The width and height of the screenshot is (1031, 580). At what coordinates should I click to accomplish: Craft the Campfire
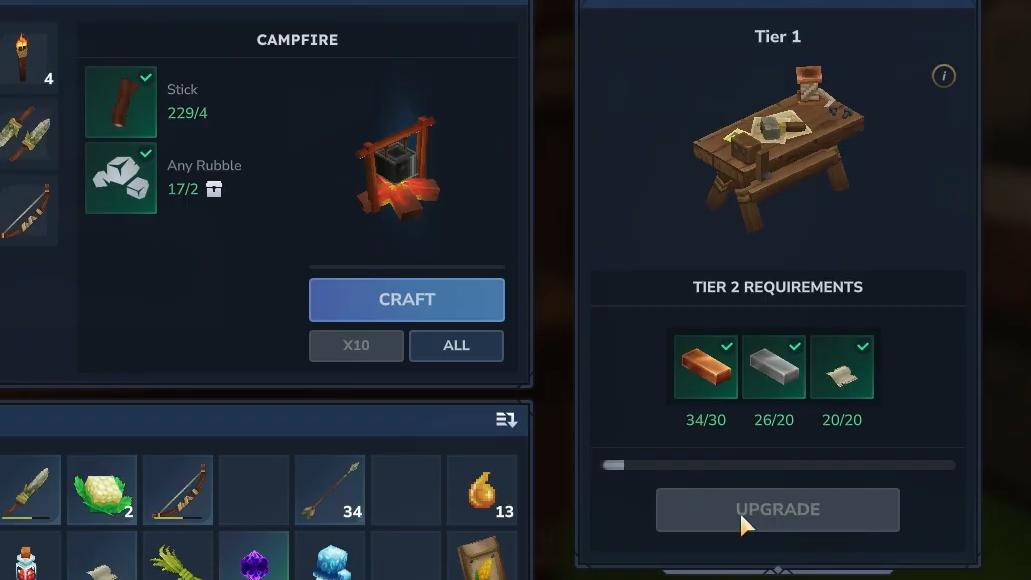point(406,300)
